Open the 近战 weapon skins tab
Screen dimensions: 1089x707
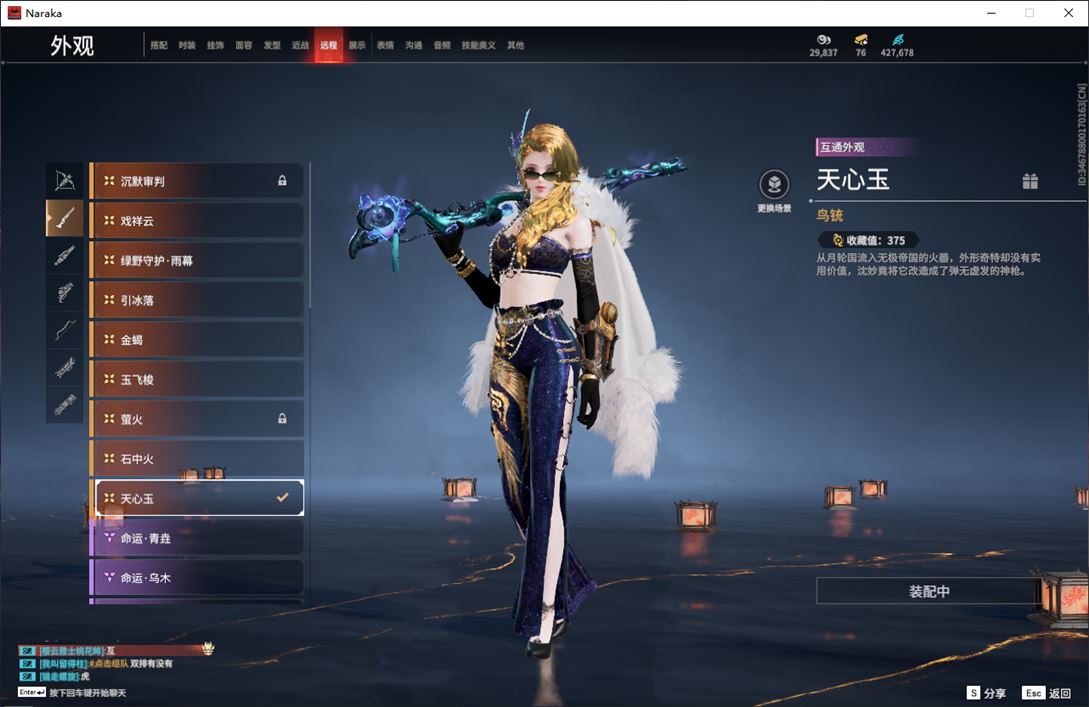300,45
